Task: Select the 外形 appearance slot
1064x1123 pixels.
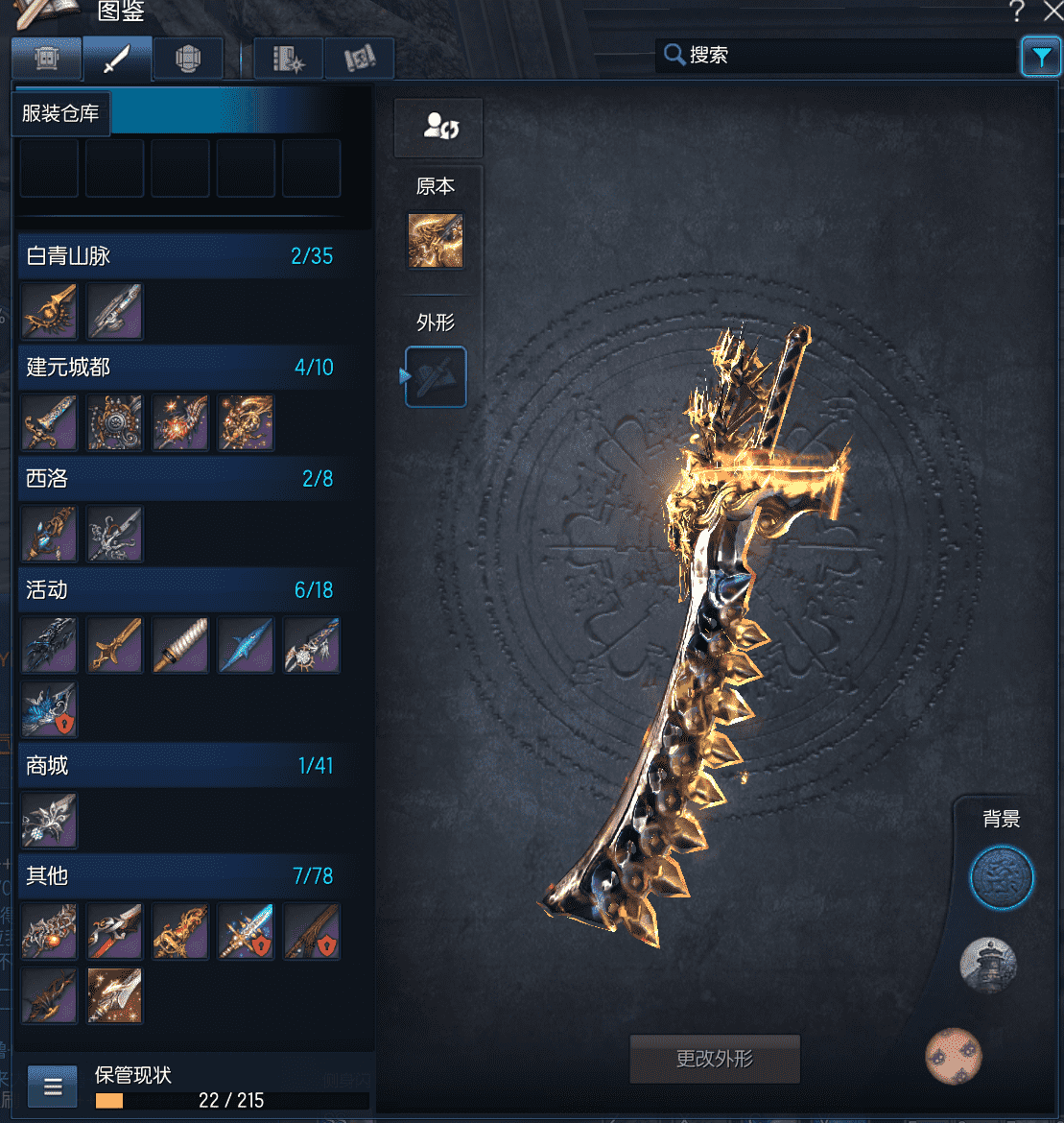Action: point(437,377)
